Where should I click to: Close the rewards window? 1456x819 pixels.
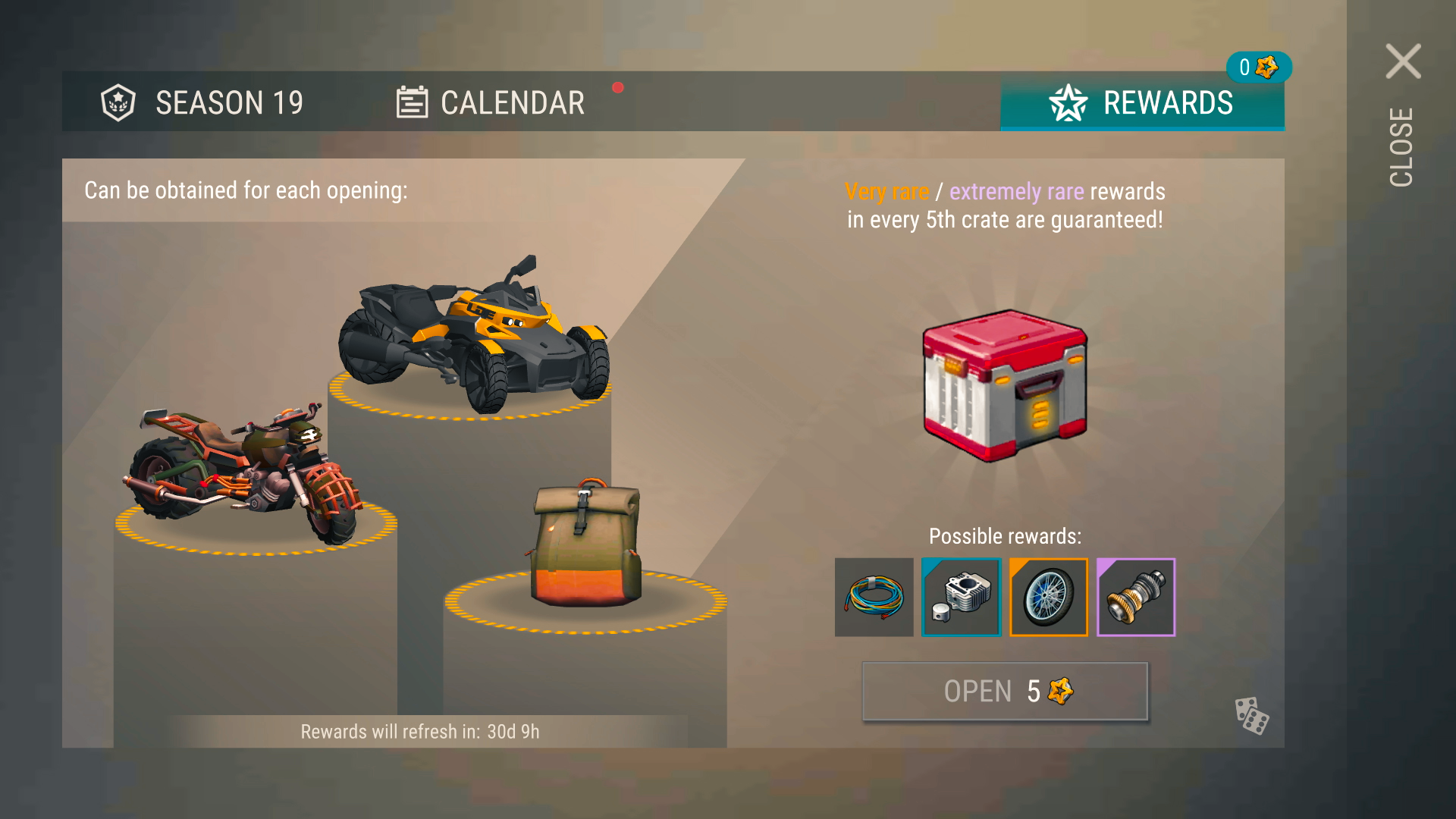pos(1403,62)
